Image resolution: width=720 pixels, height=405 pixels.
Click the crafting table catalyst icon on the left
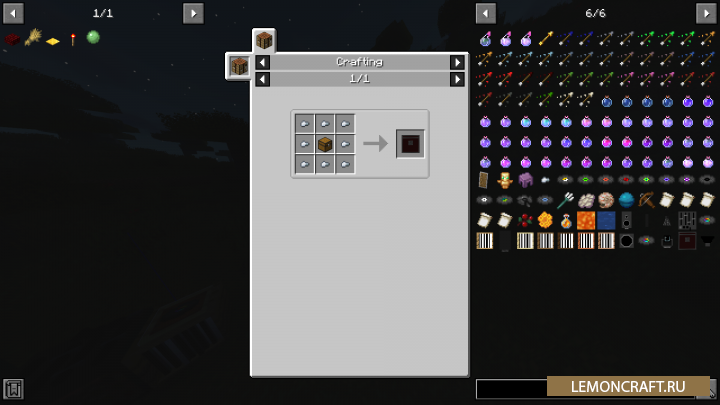point(239,66)
